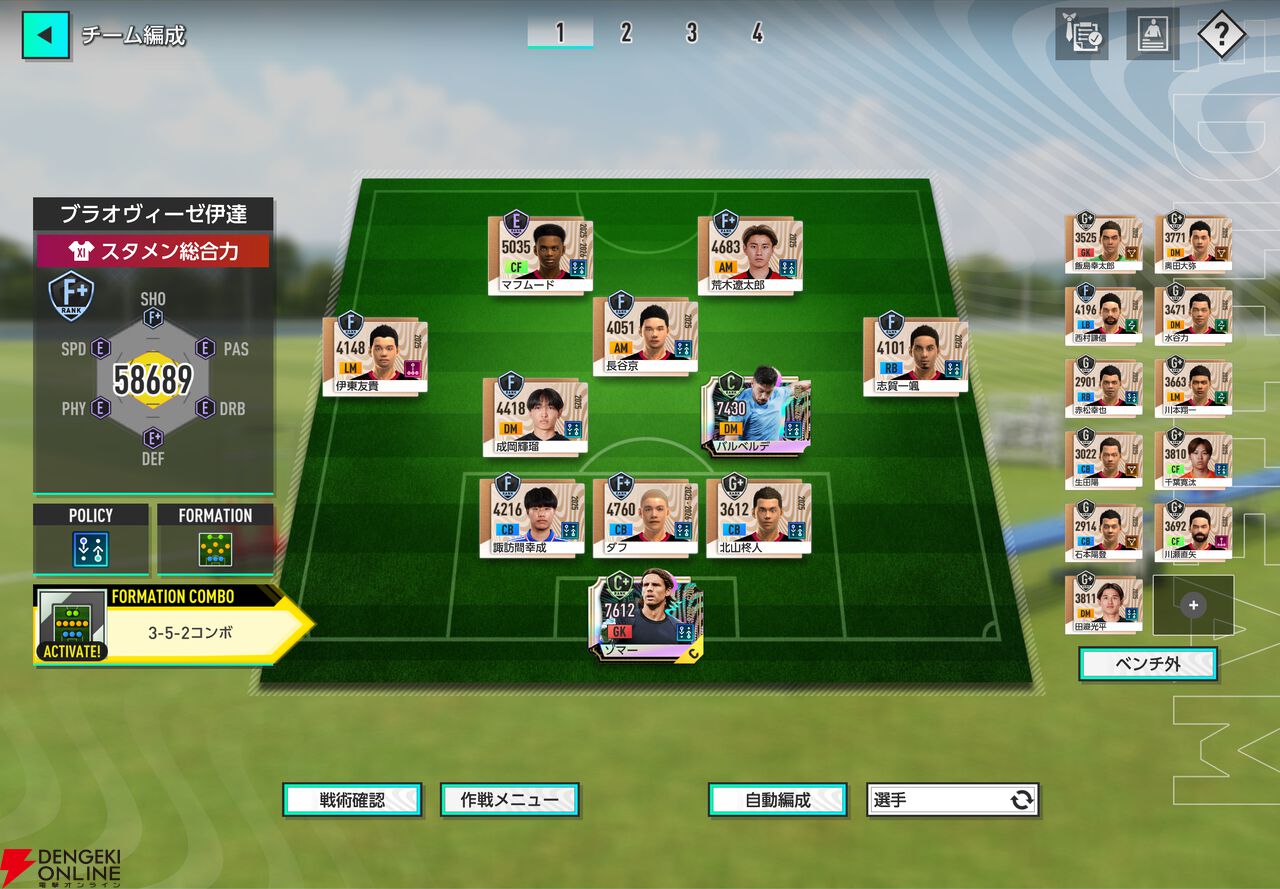The width and height of the screenshot is (1280, 889).
Task: Run 自動編成 auto formation
Action: 777,799
